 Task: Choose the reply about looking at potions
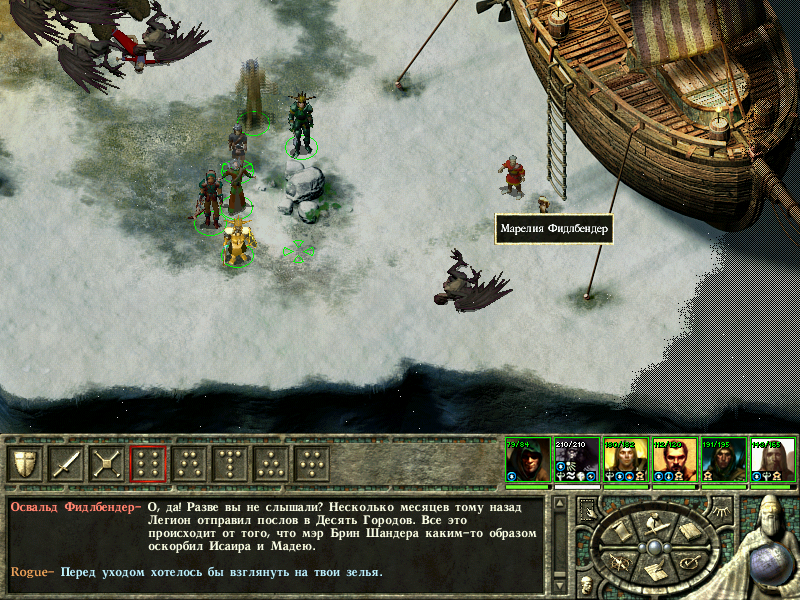[221, 573]
